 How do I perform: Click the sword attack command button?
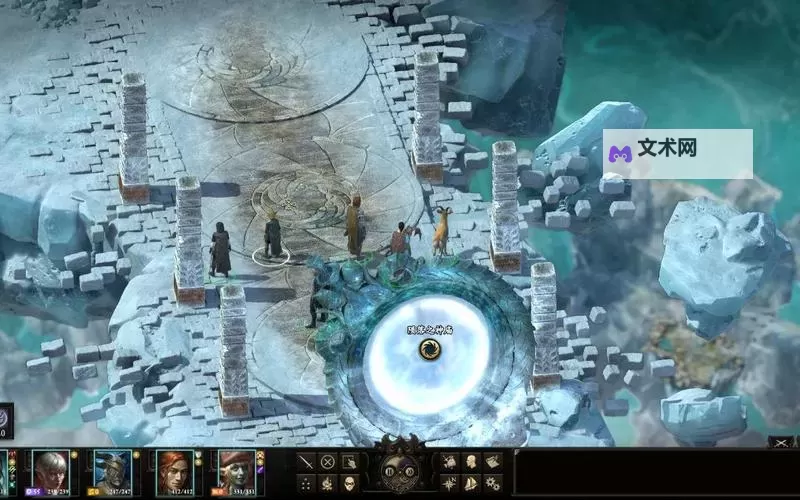(x=305, y=462)
